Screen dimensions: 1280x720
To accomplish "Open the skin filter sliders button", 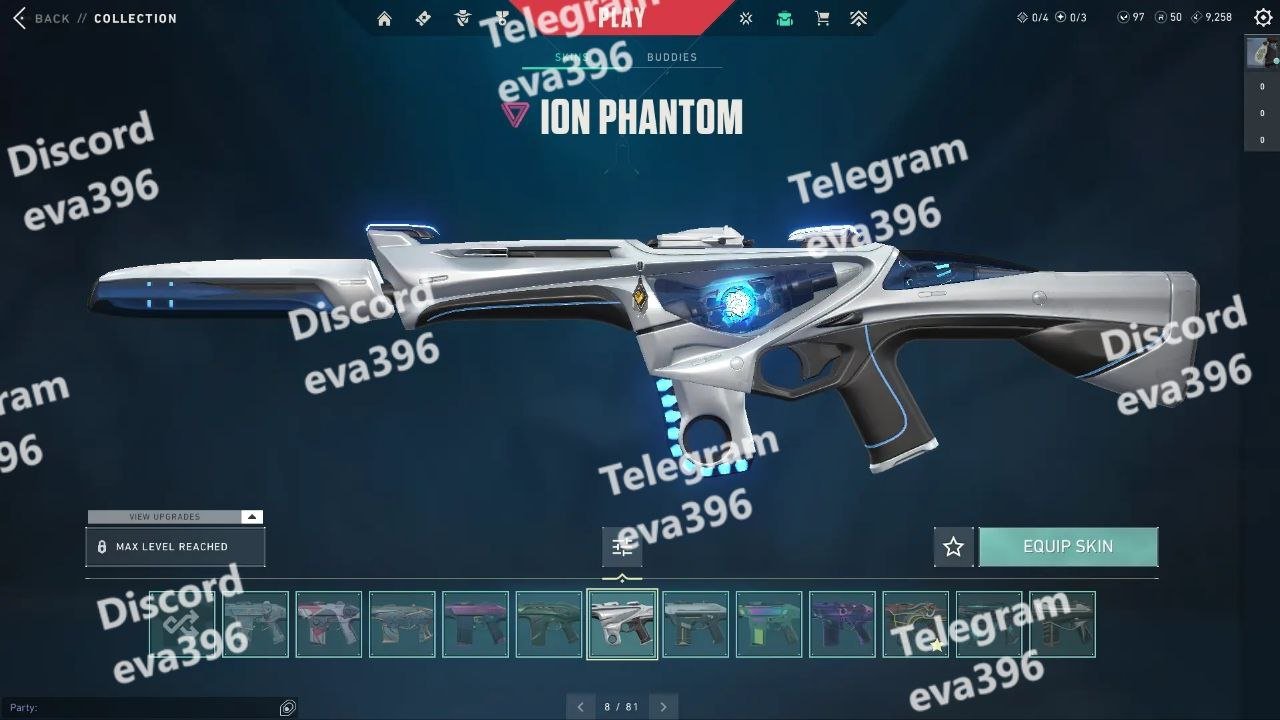I will [x=622, y=547].
